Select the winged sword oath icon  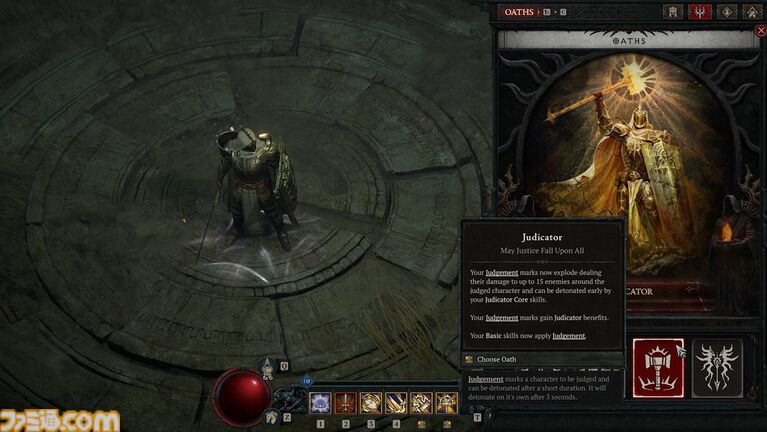[718, 368]
